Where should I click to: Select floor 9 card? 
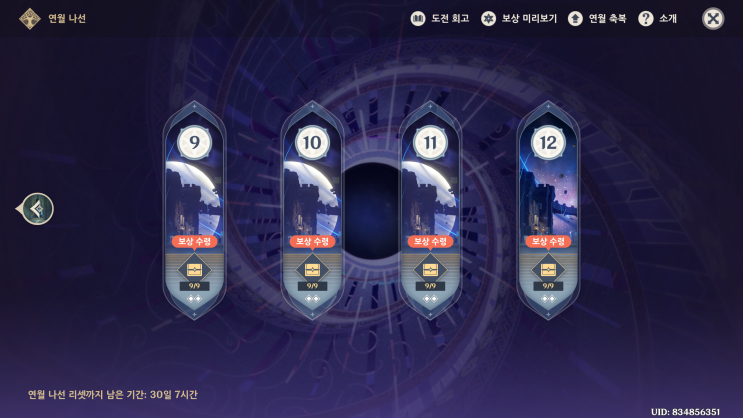(194, 190)
